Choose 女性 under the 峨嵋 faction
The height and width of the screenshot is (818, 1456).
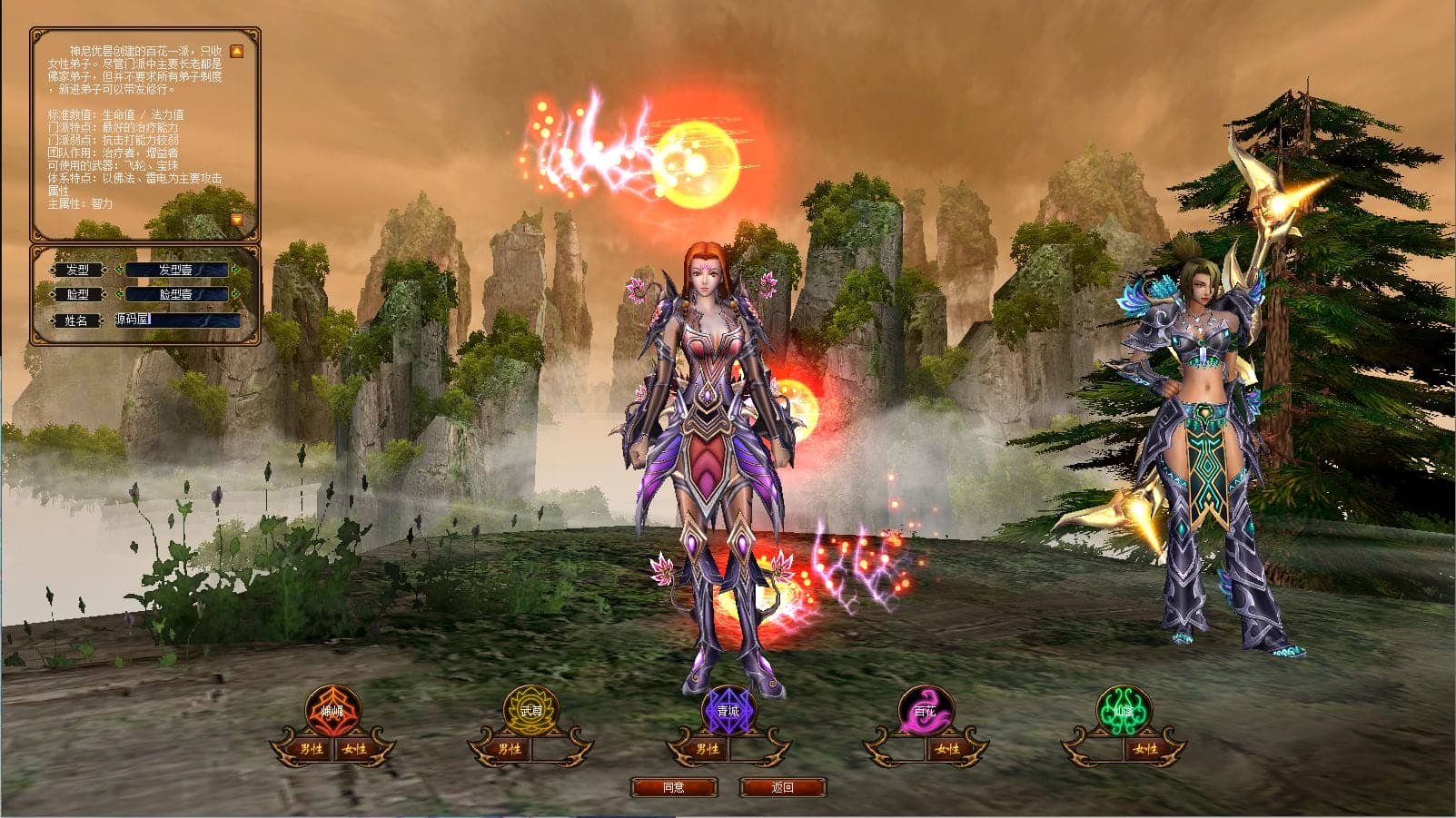pos(355,749)
